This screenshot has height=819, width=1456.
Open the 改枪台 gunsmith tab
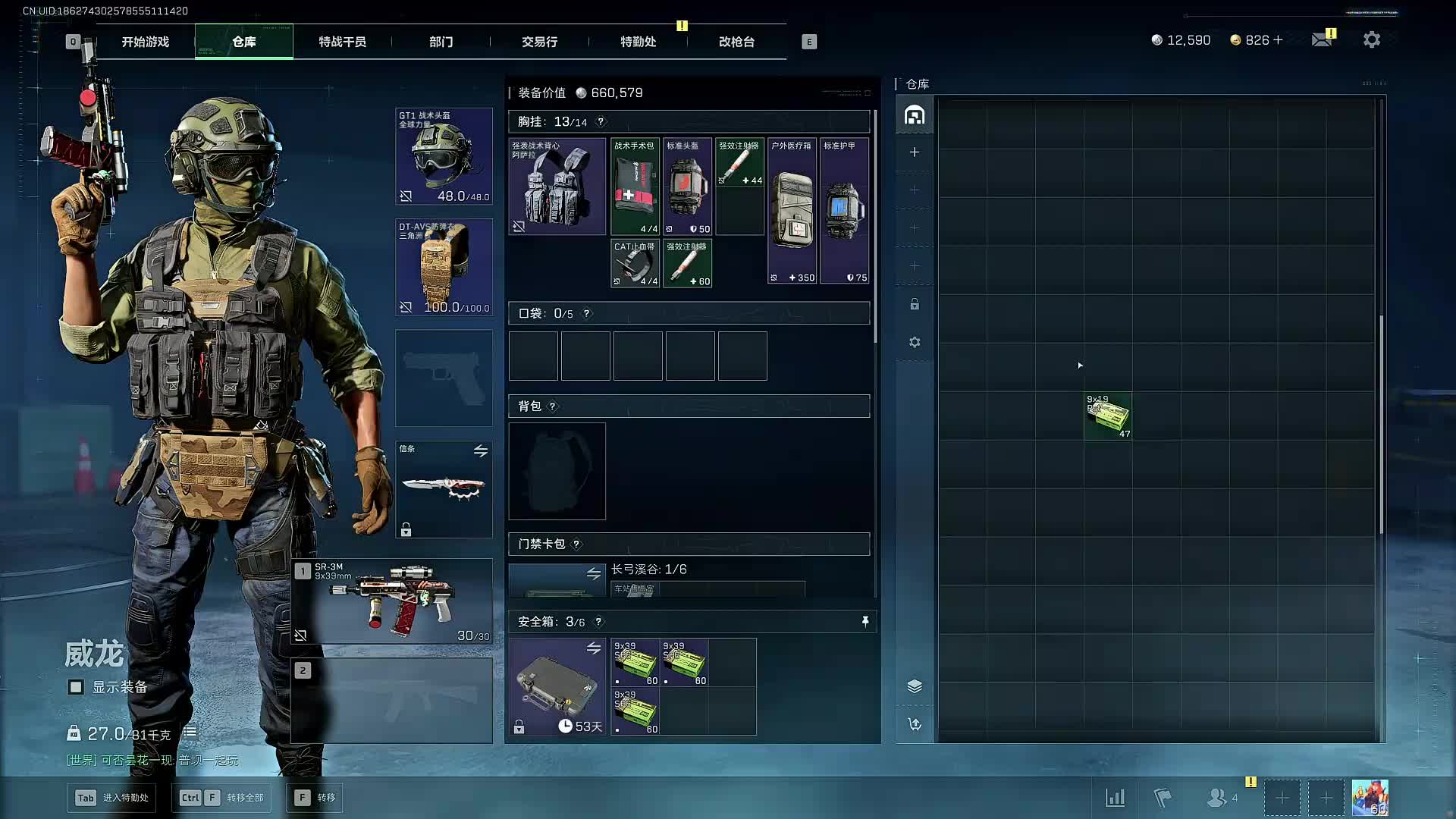click(x=736, y=42)
